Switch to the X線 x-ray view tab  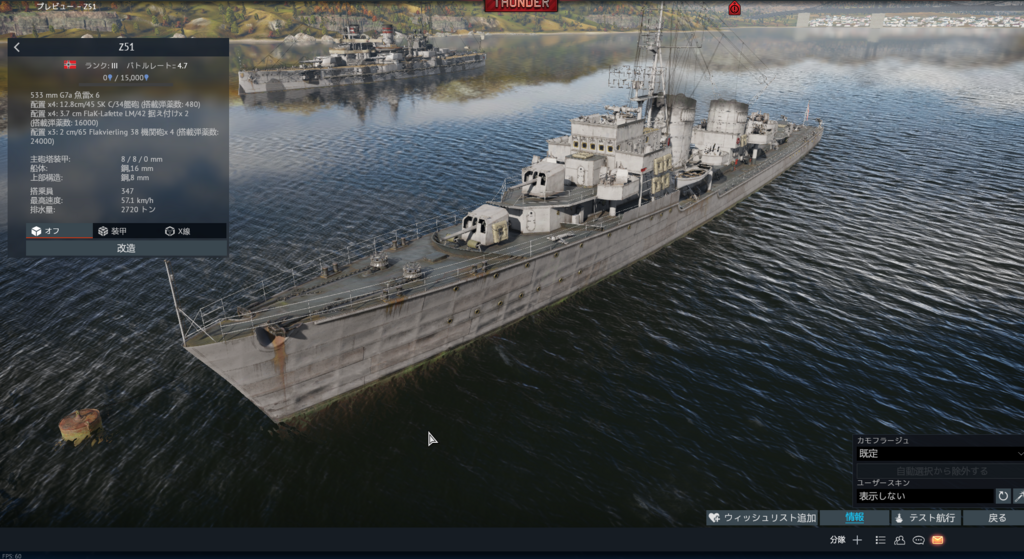coord(194,231)
